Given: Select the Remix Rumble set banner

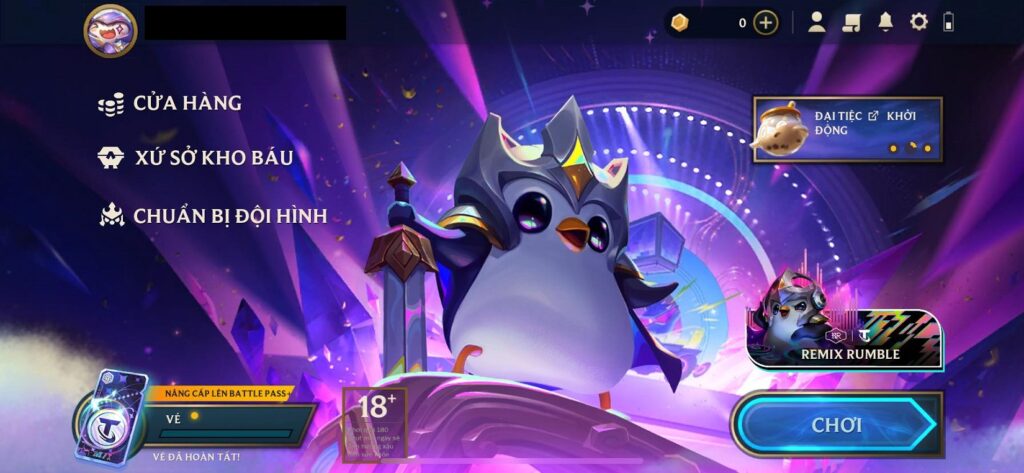Looking at the screenshot, I should point(845,324).
